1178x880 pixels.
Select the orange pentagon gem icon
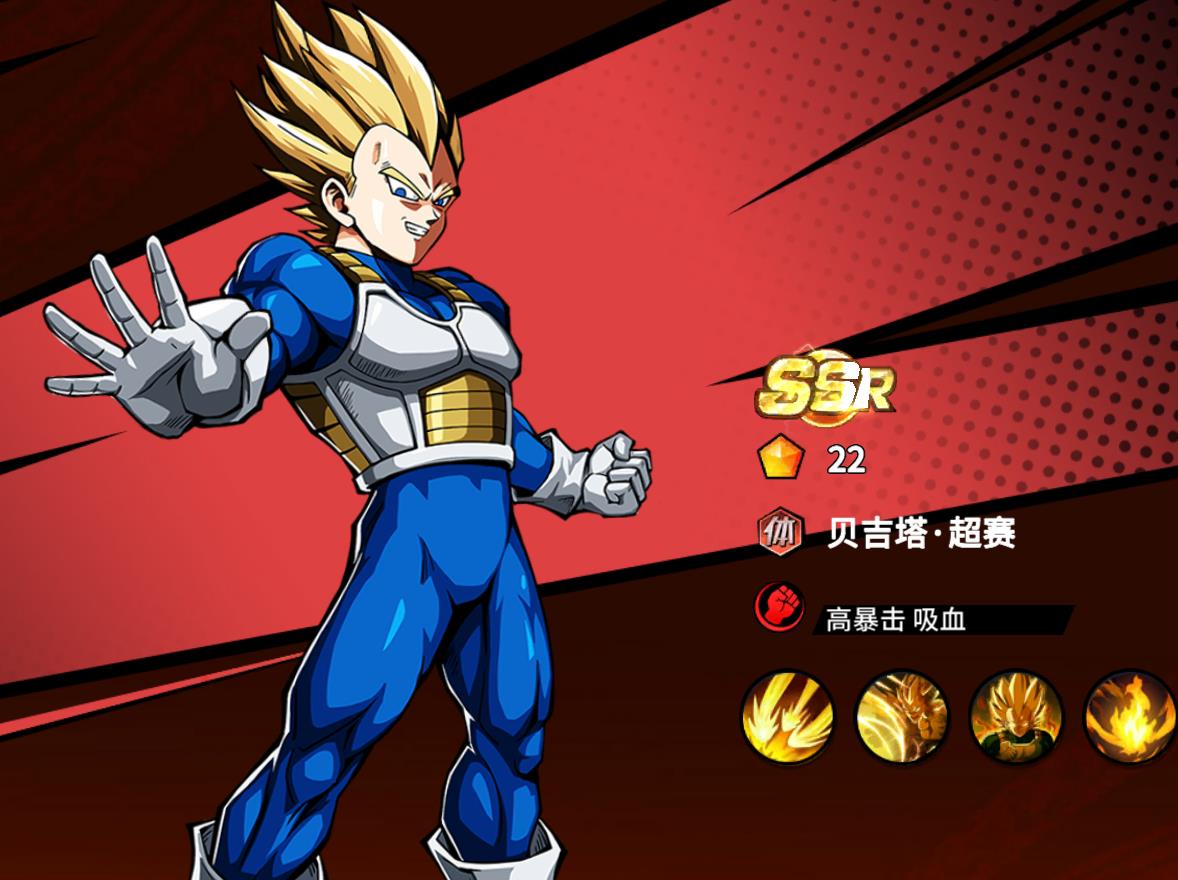click(781, 459)
